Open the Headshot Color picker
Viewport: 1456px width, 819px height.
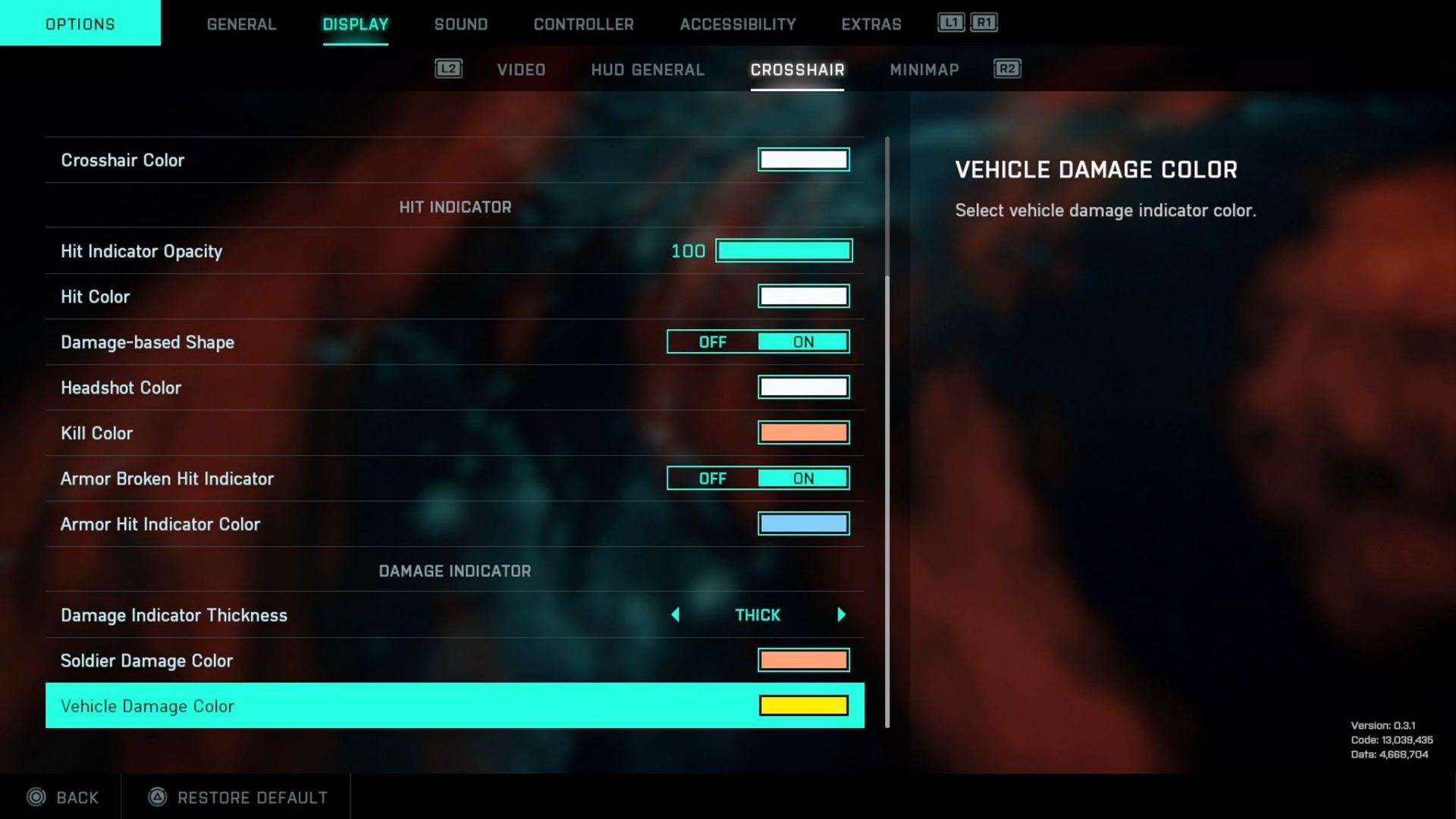[804, 387]
